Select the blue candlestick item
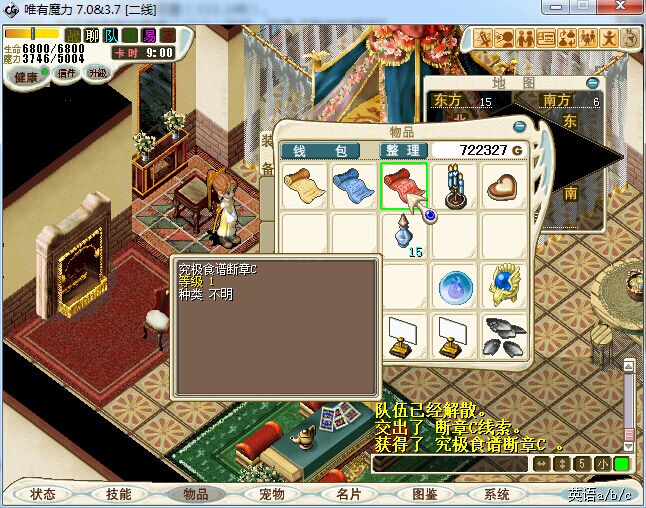This screenshot has width=646, height=508. pos(455,186)
